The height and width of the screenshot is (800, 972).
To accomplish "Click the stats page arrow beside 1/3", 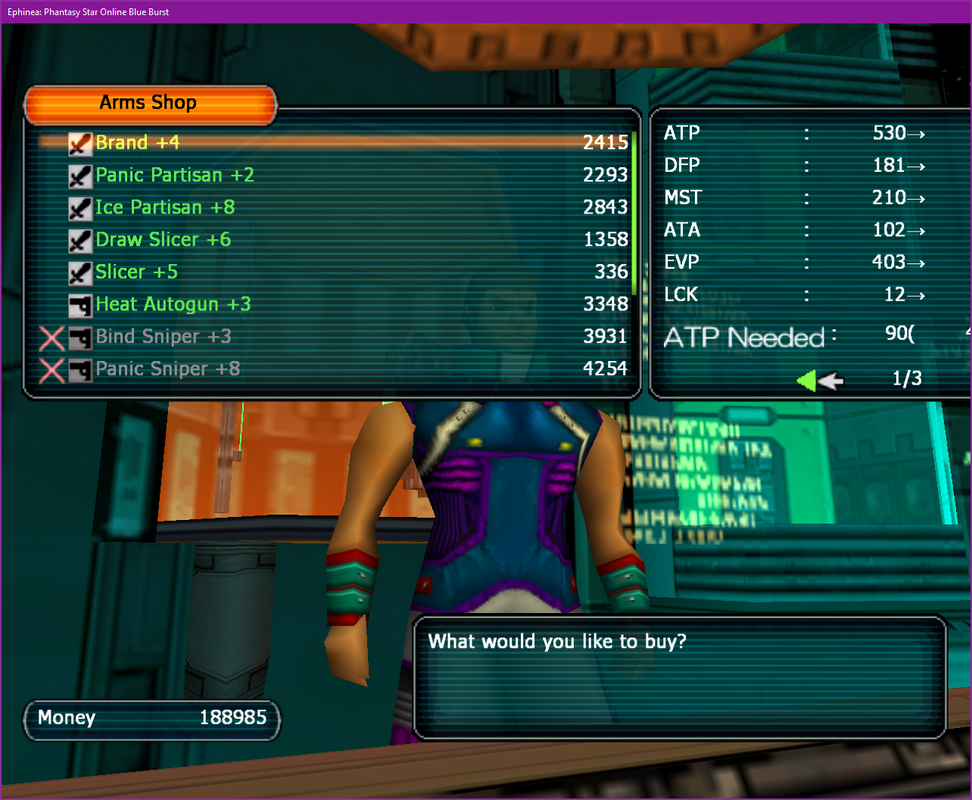I will (x=820, y=379).
